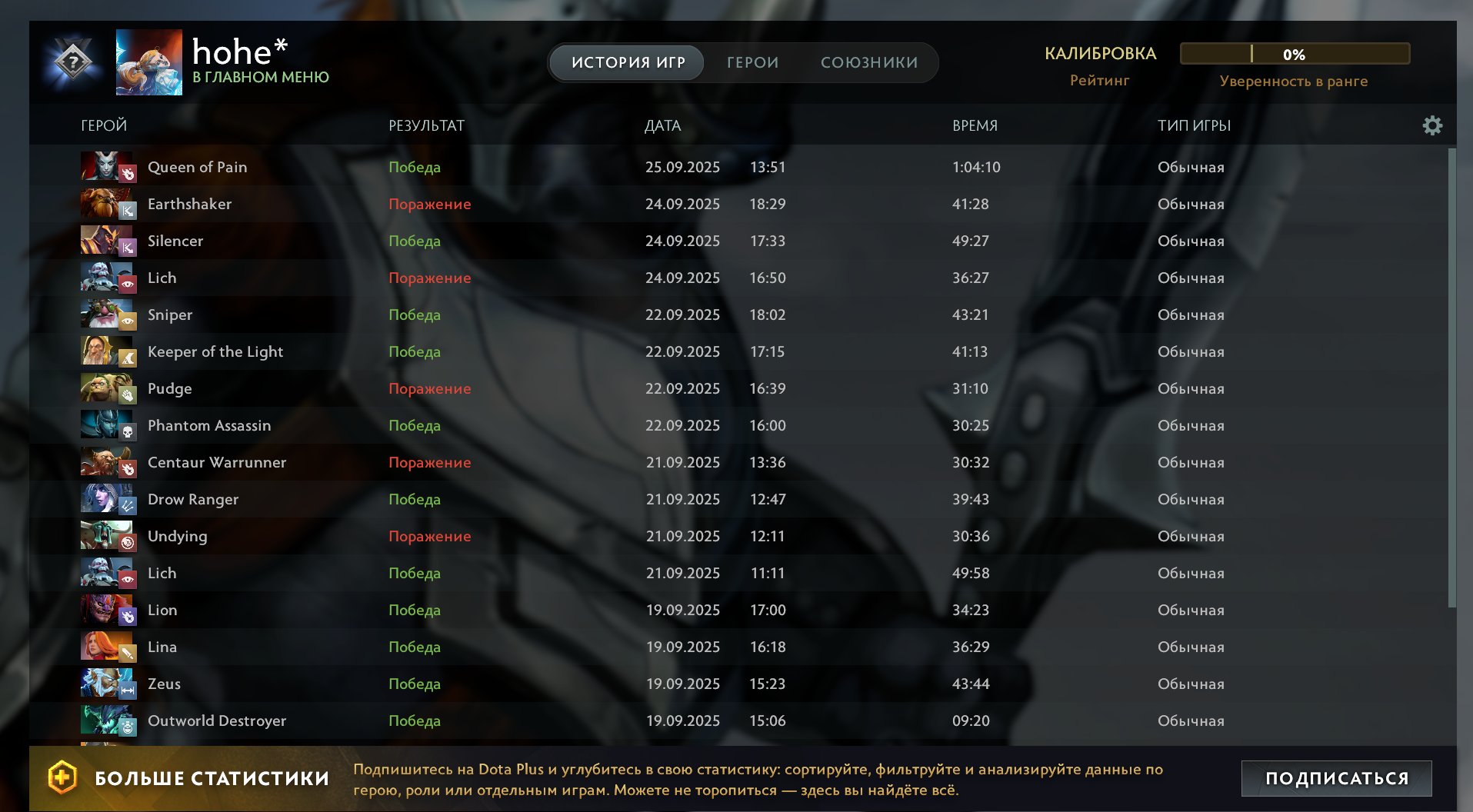Switch to the СОЮЗНИКИ tab

870,62
